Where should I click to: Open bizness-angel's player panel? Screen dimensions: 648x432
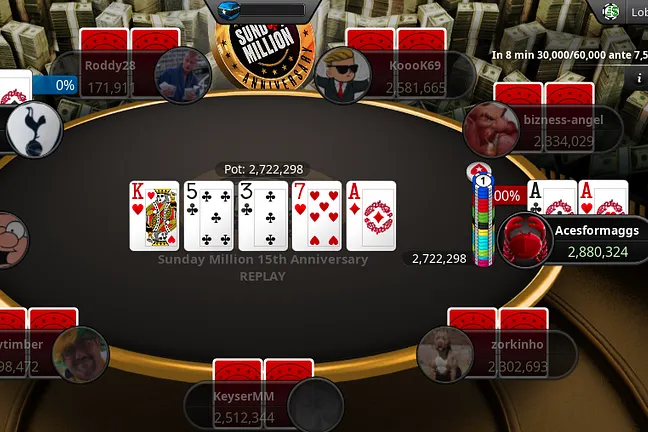click(x=568, y=129)
